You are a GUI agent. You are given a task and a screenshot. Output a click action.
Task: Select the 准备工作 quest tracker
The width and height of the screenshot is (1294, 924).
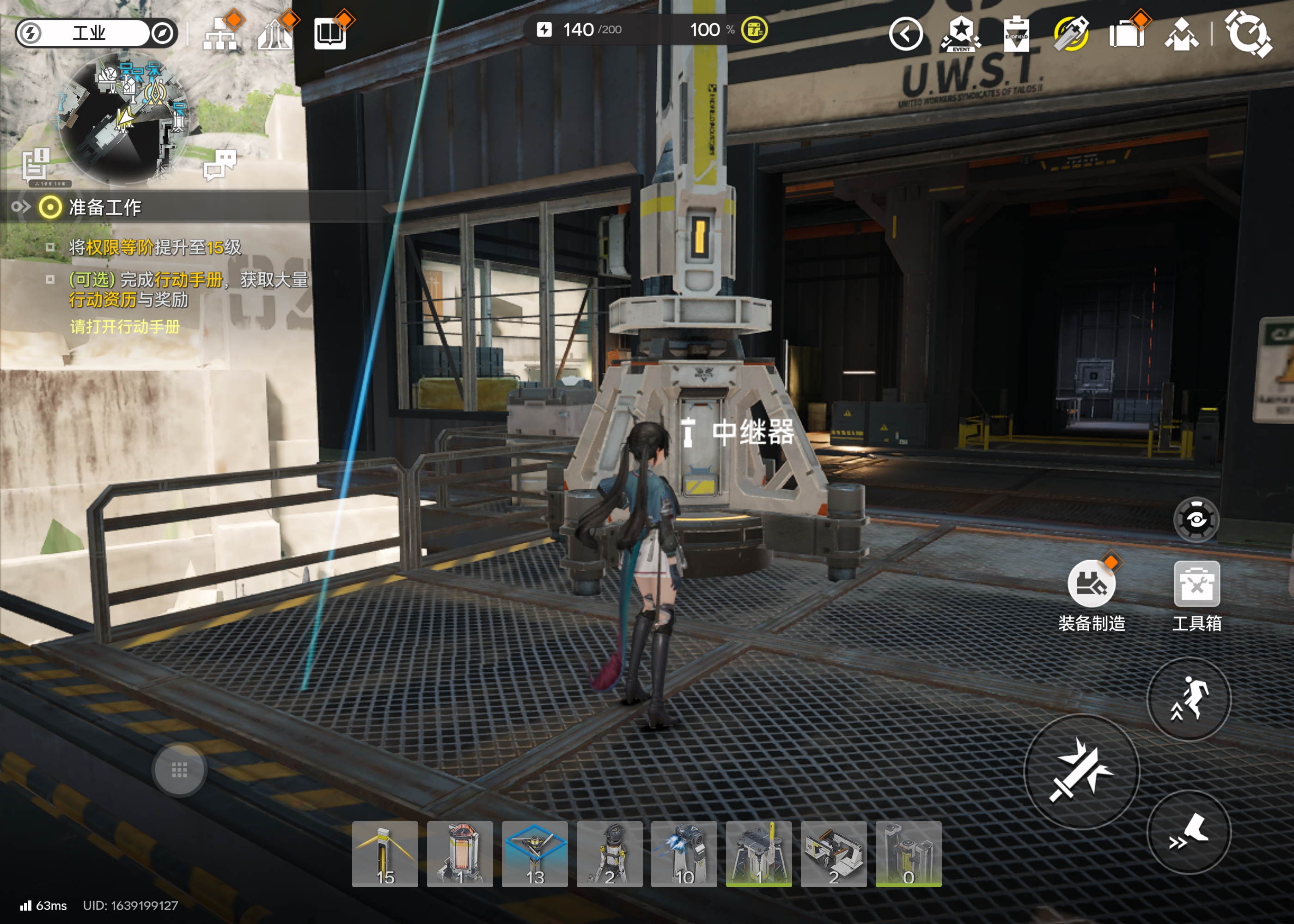[x=105, y=207]
